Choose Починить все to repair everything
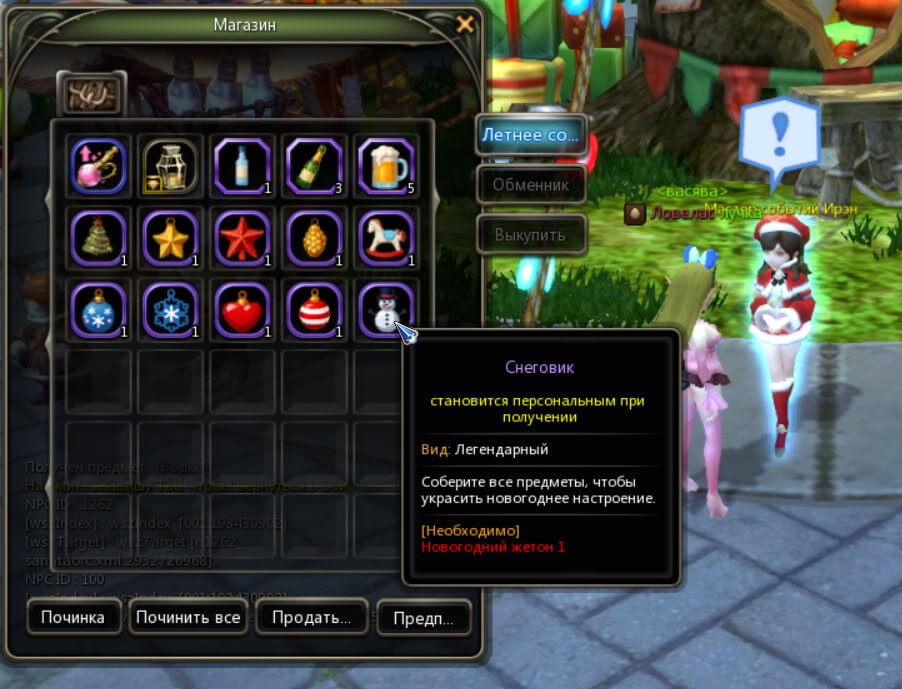This screenshot has height=689, width=902. tap(188, 617)
